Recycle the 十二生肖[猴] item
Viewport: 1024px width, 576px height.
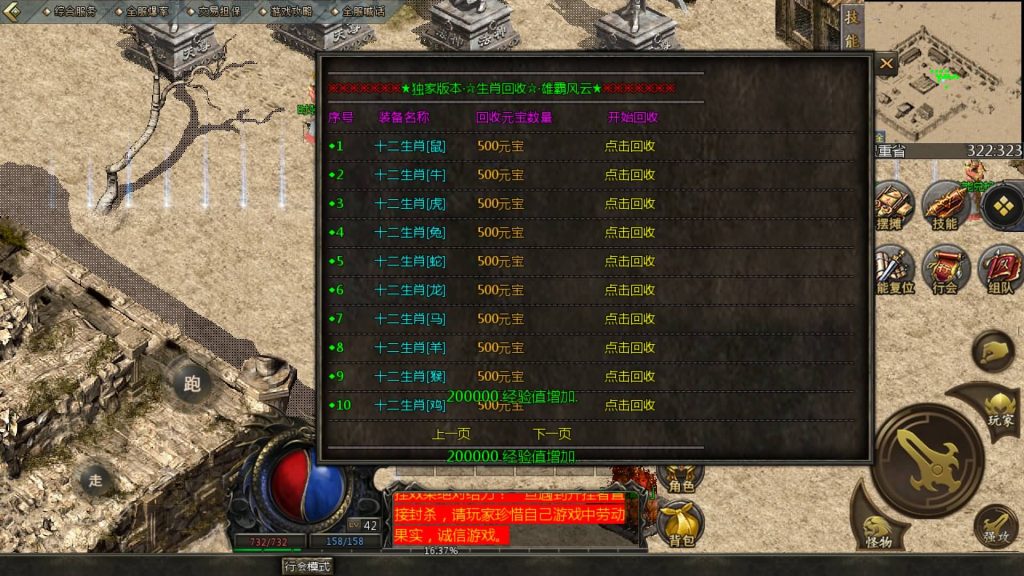[630, 377]
